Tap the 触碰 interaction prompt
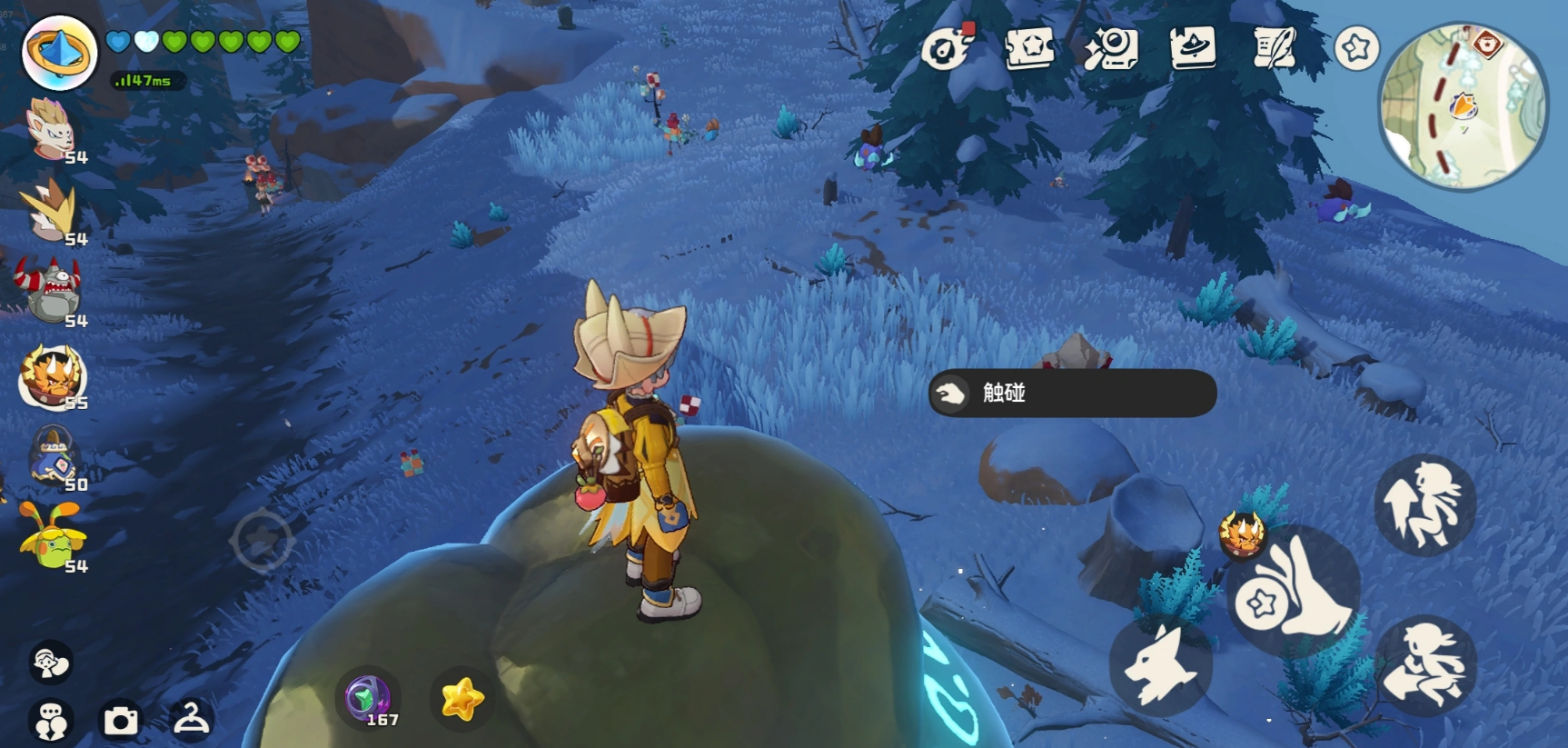 coord(1072,393)
